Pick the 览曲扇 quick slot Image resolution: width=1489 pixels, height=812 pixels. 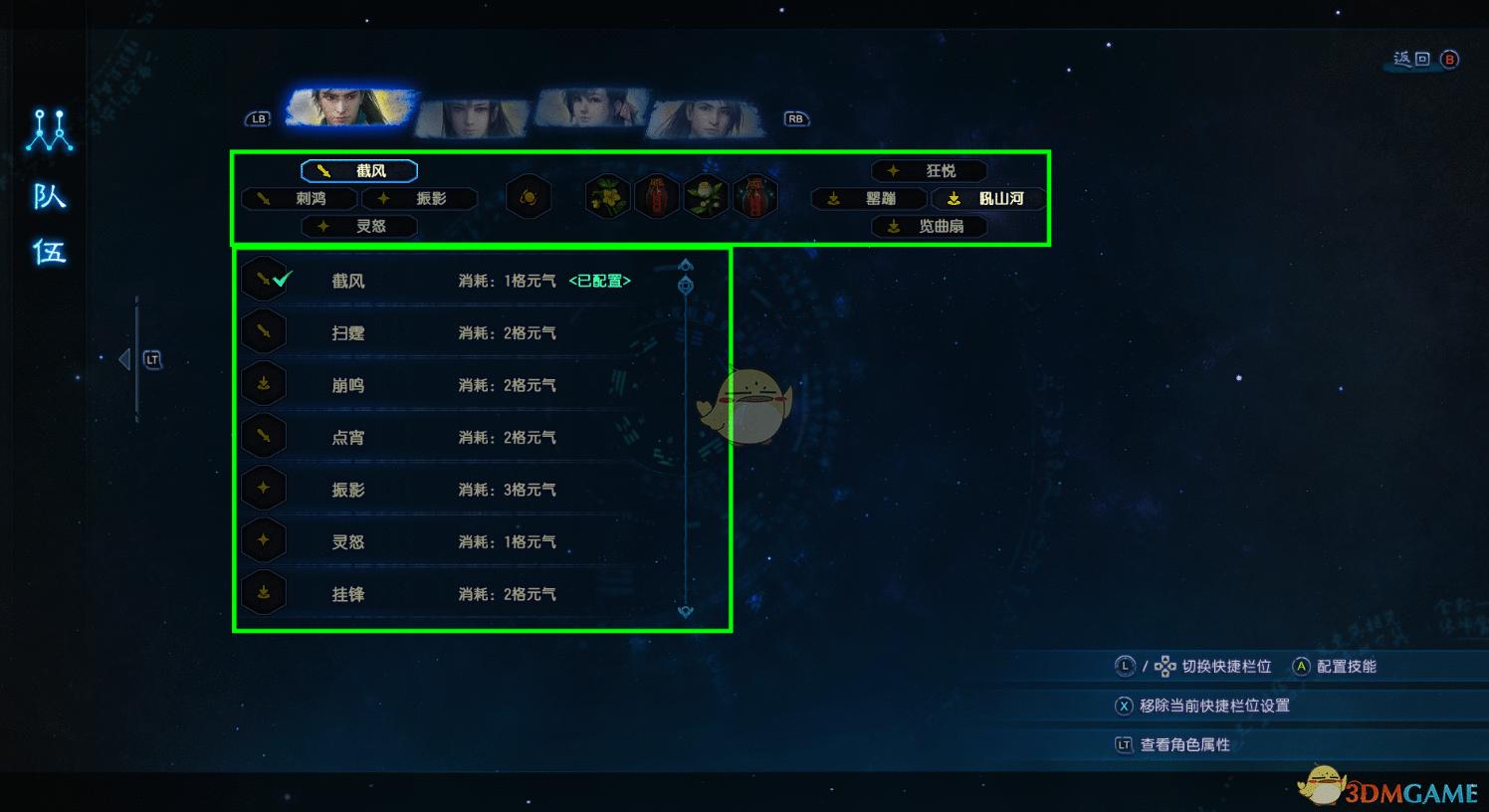click(930, 227)
